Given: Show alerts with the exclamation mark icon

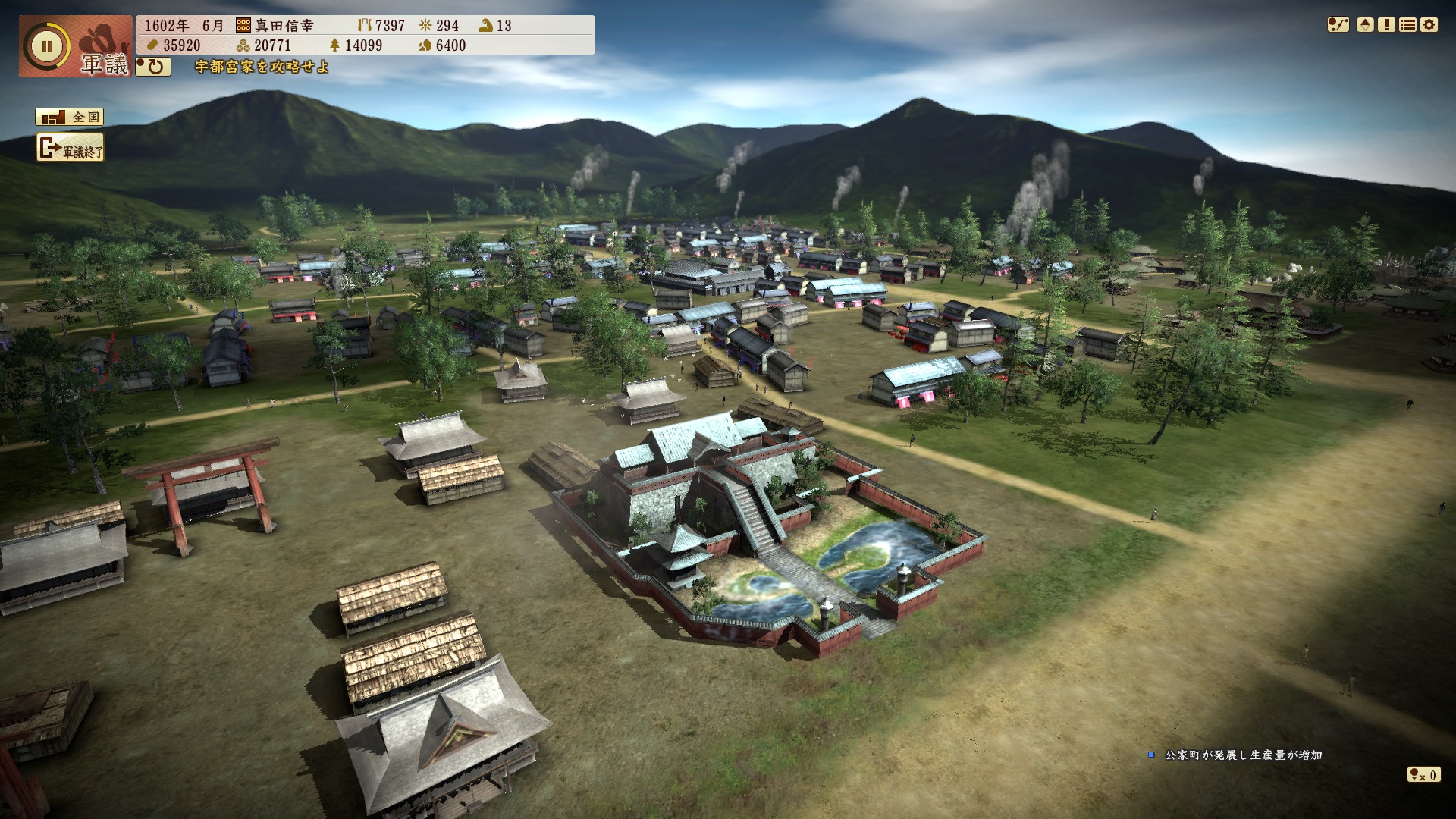Looking at the screenshot, I should 1386,25.
